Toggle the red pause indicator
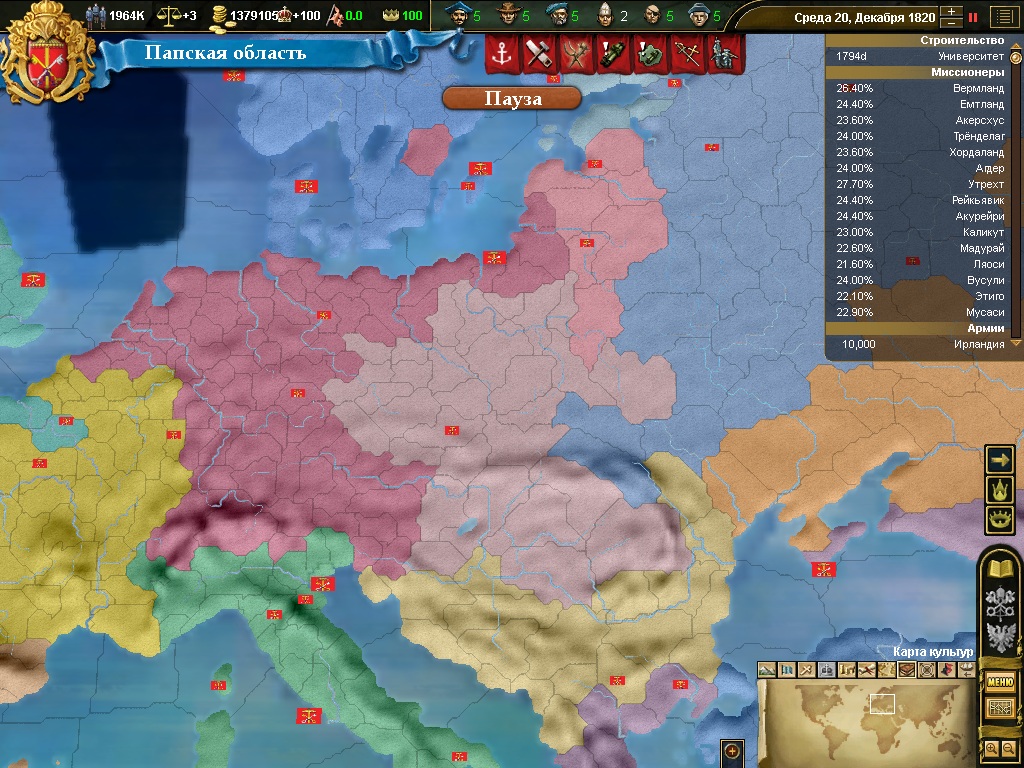The width and height of the screenshot is (1024, 768). pyautogui.click(x=972, y=17)
